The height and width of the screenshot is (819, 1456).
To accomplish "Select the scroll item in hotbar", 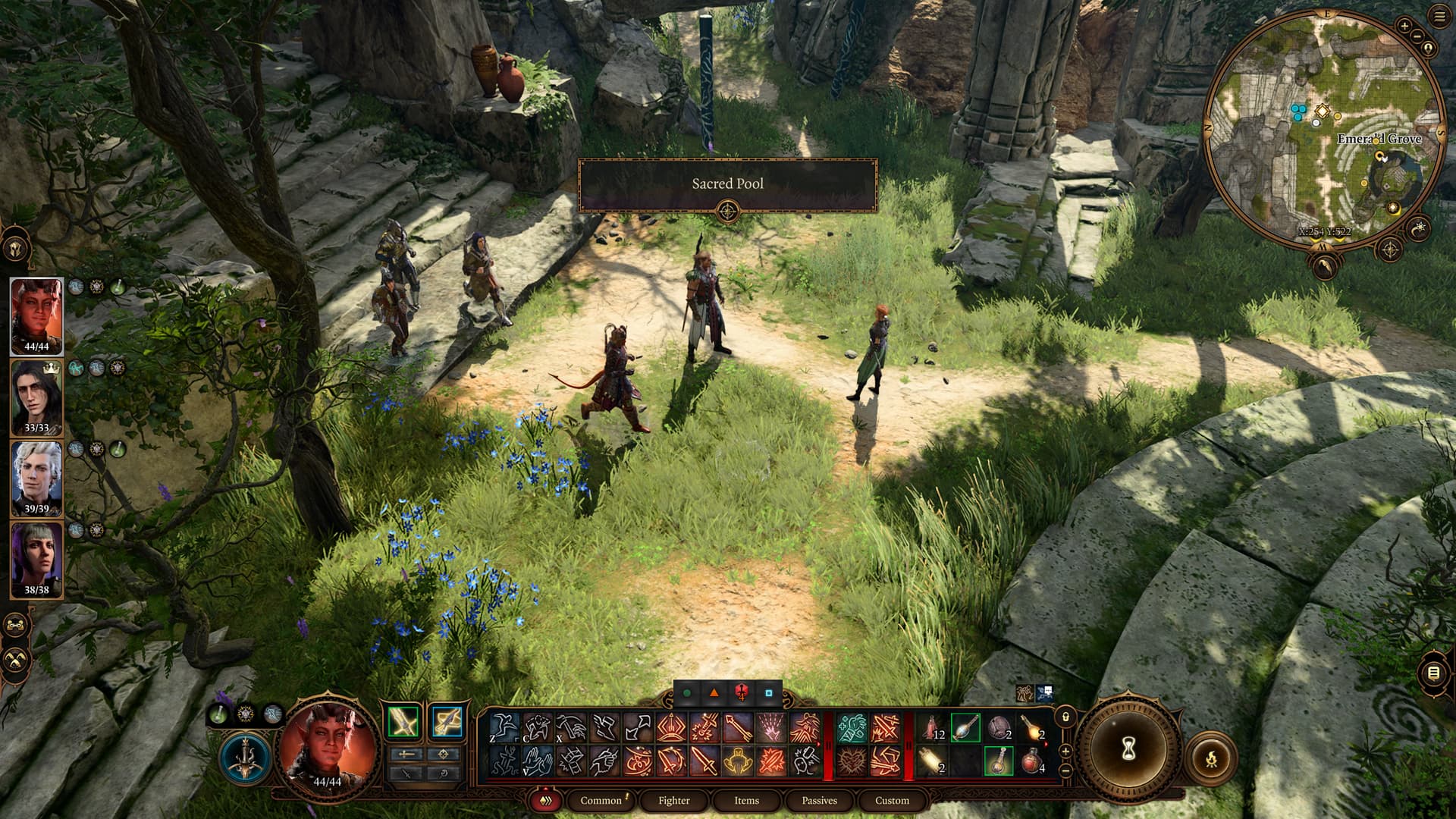I will tap(932, 761).
